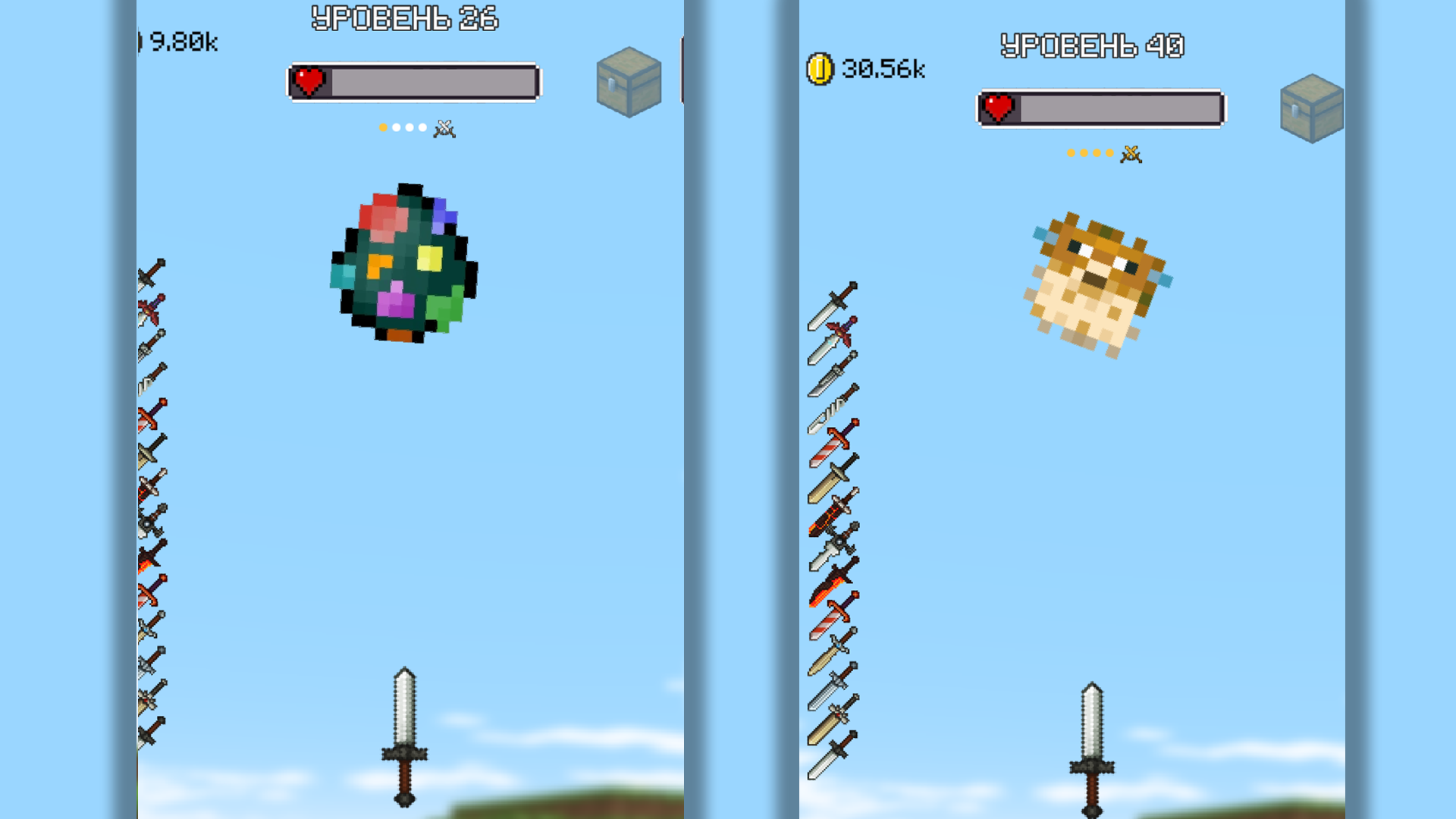Select the golden crossed swords icon on level 40
1456x819 pixels.
[1130, 152]
